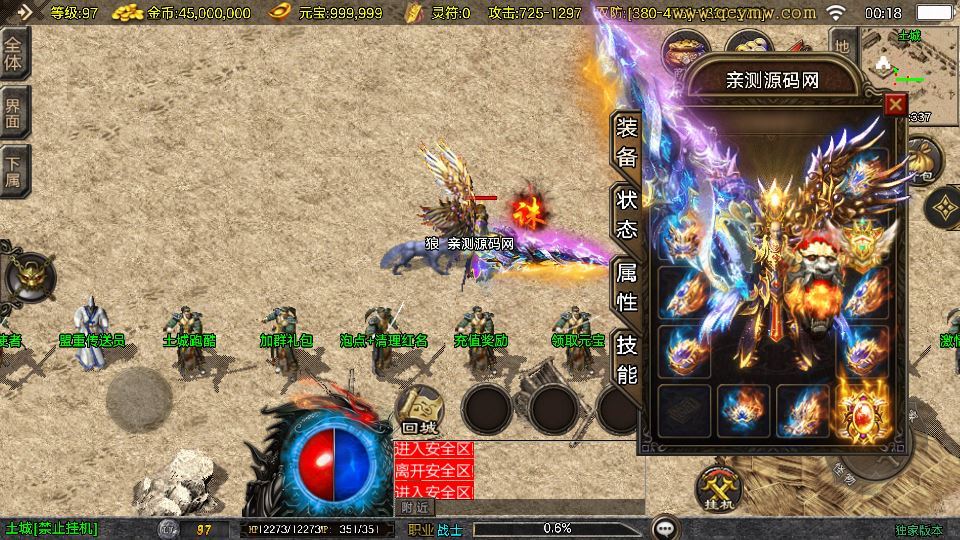Viewport: 960px width, 540px height.
Task: Show the 属性 attributes tab
Action: (626, 286)
